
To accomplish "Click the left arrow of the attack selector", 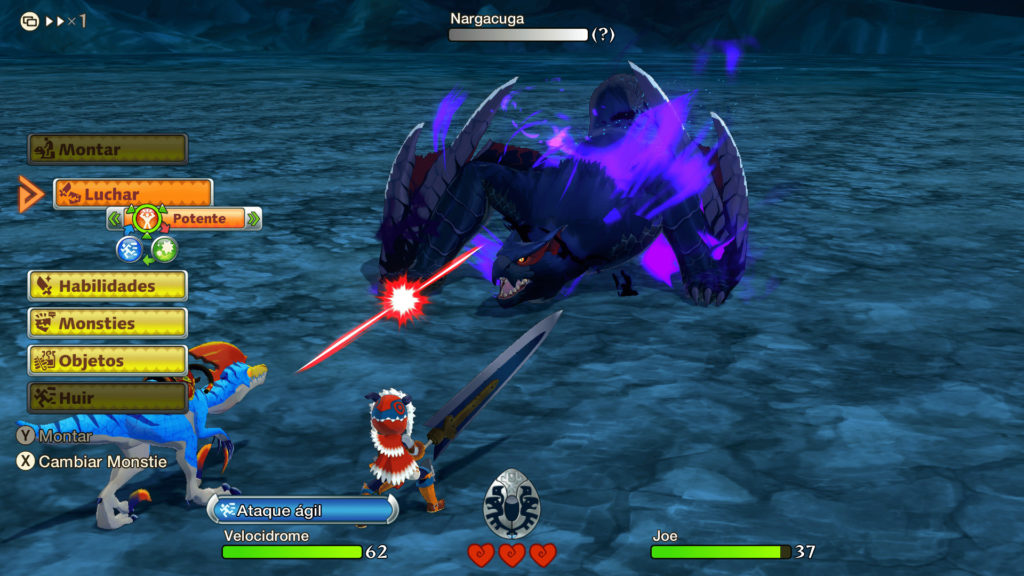I will coord(115,219).
